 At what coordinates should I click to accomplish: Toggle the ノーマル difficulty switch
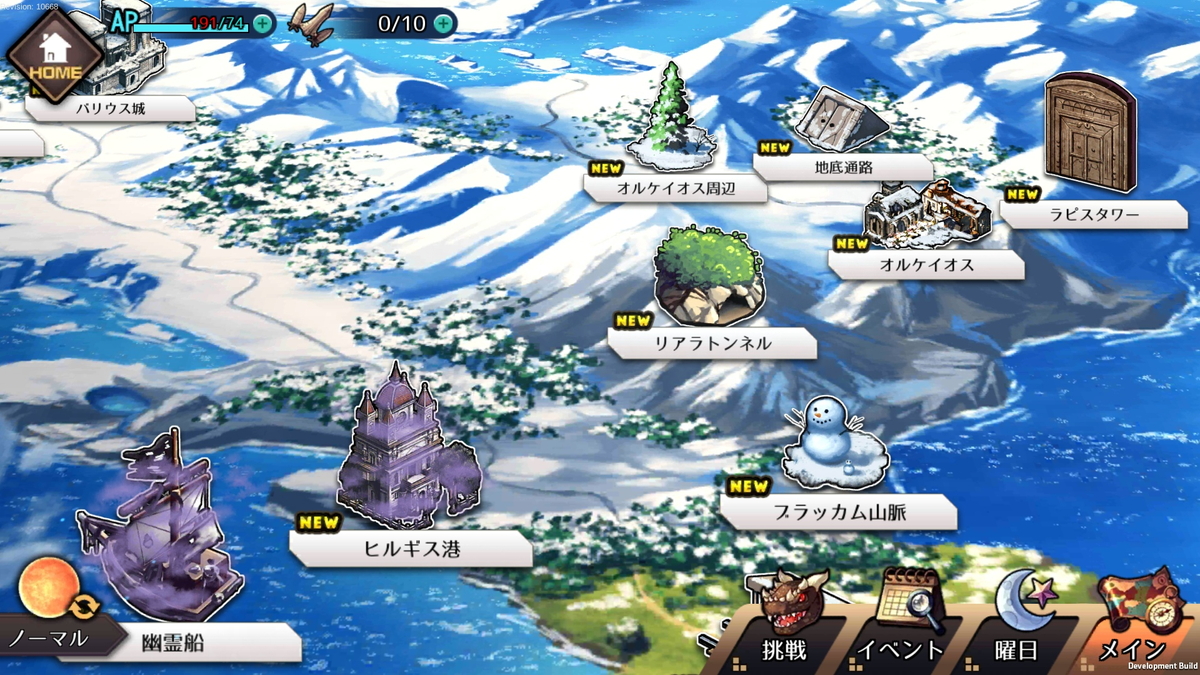(49, 620)
